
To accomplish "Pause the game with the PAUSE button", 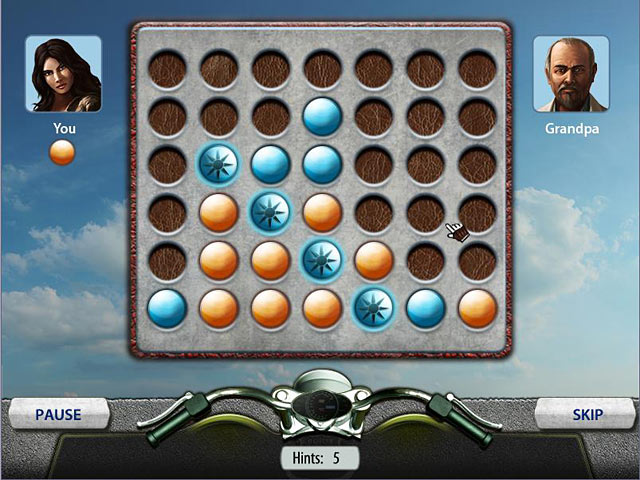I will (x=58, y=414).
